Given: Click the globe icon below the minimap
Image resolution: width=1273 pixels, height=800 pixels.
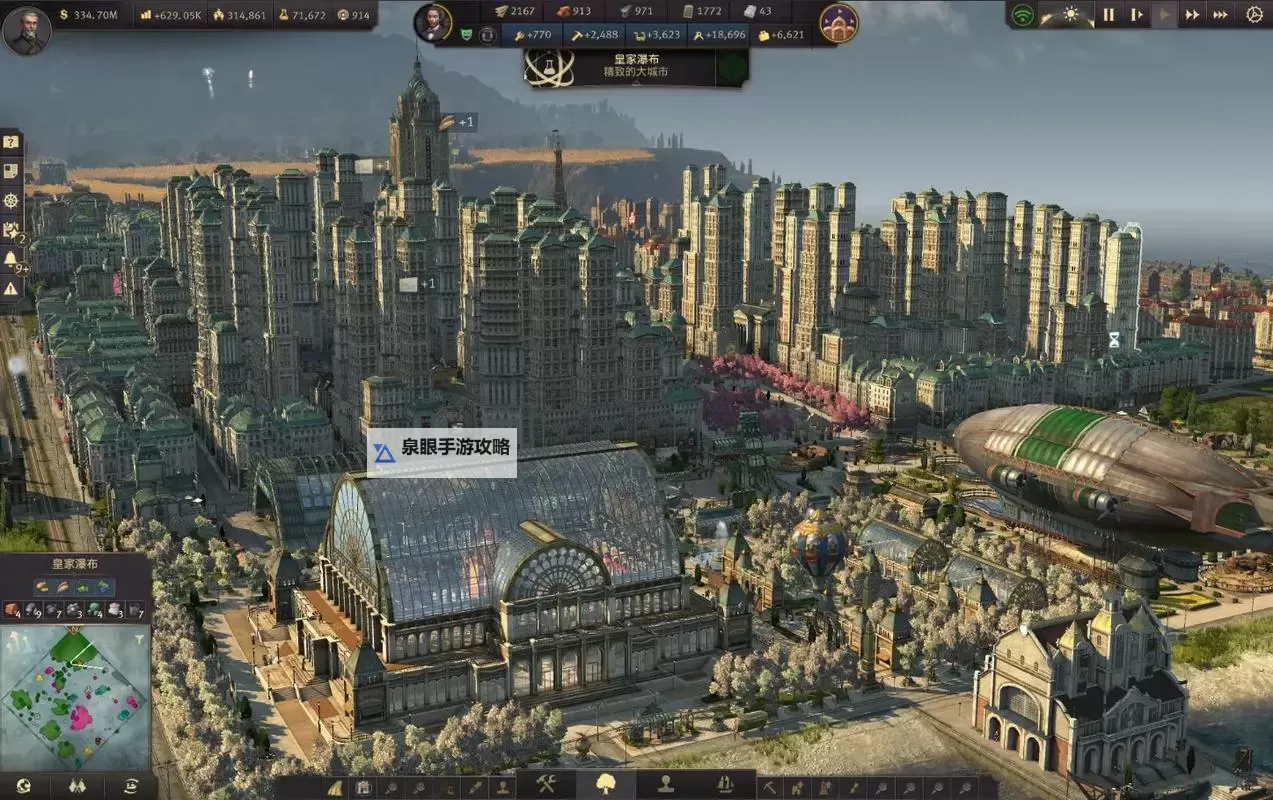Looking at the screenshot, I should (x=23, y=786).
